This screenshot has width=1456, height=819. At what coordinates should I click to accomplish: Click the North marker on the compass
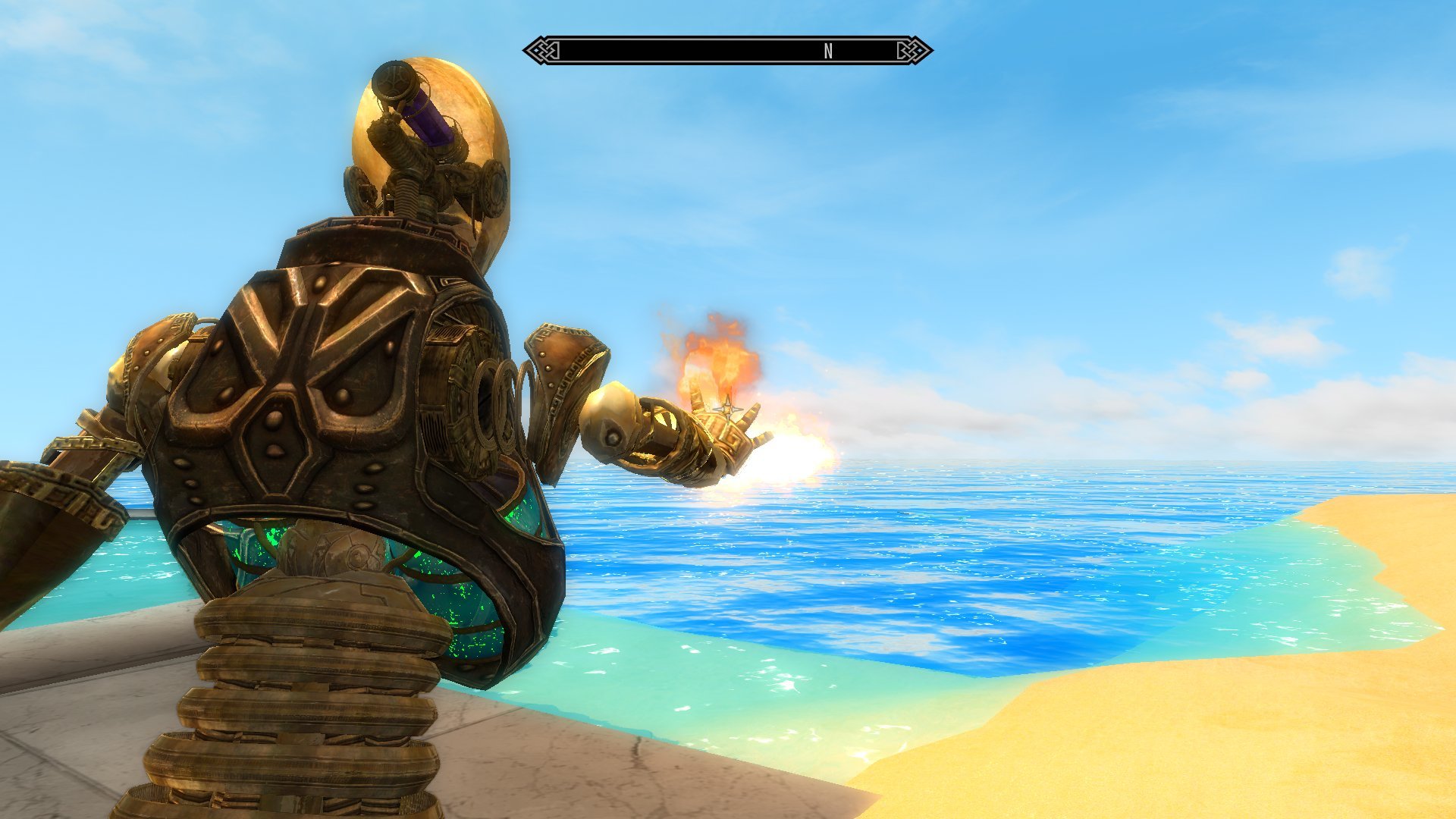[828, 51]
